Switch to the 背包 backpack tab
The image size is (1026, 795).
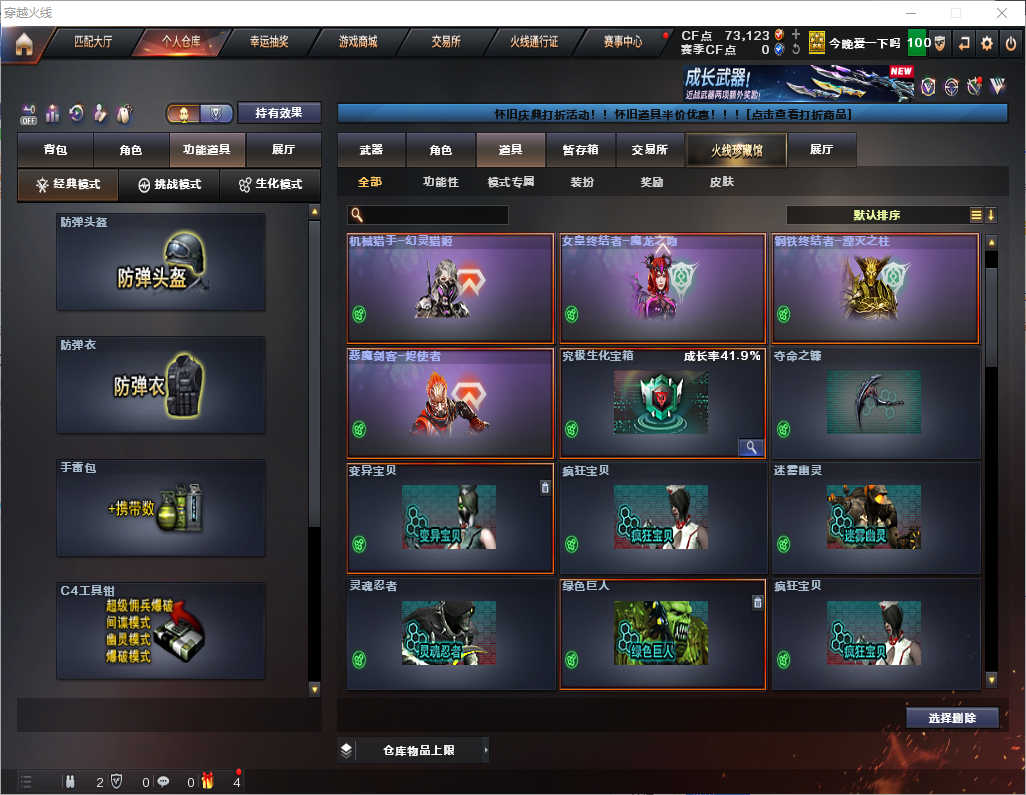click(x=55, y=150)
